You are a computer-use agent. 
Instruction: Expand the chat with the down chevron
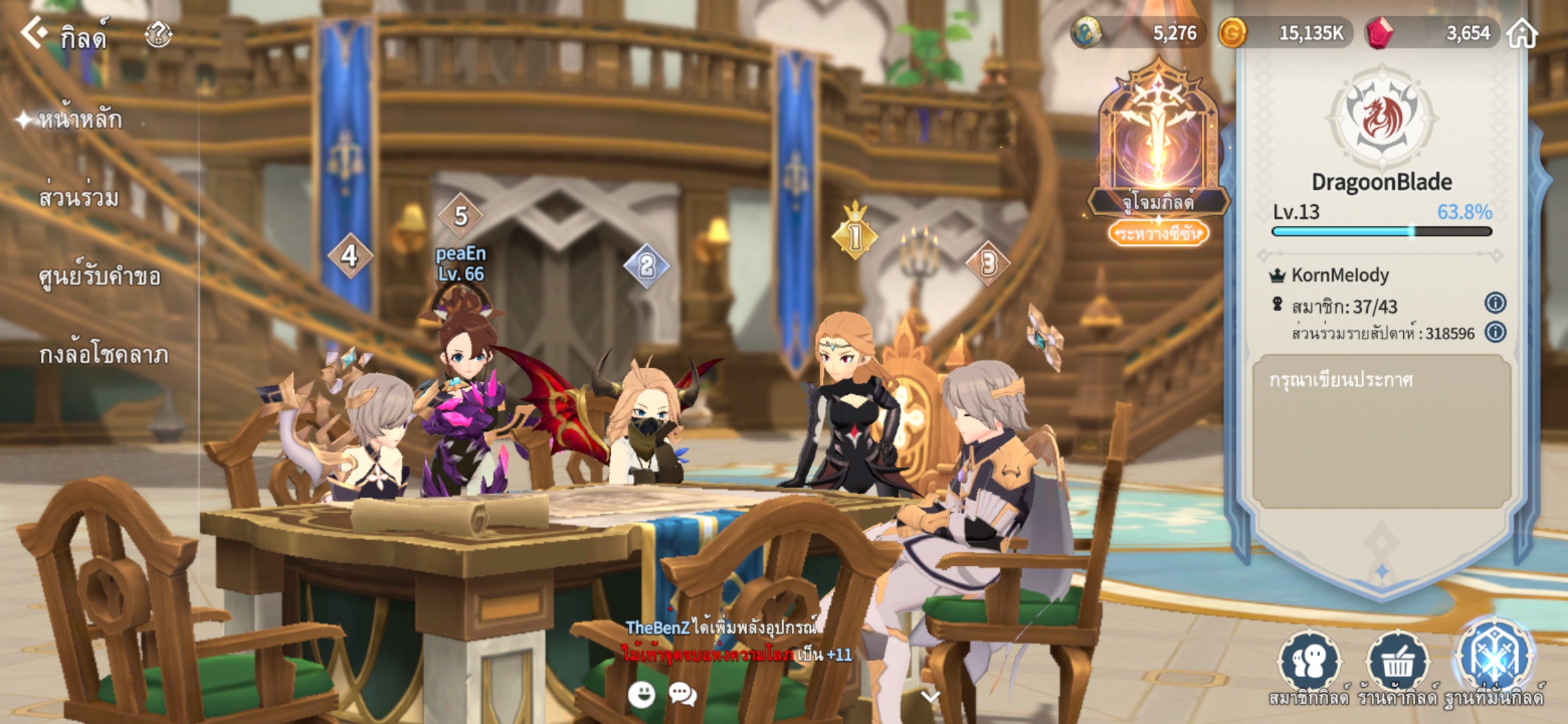[930, 696]
